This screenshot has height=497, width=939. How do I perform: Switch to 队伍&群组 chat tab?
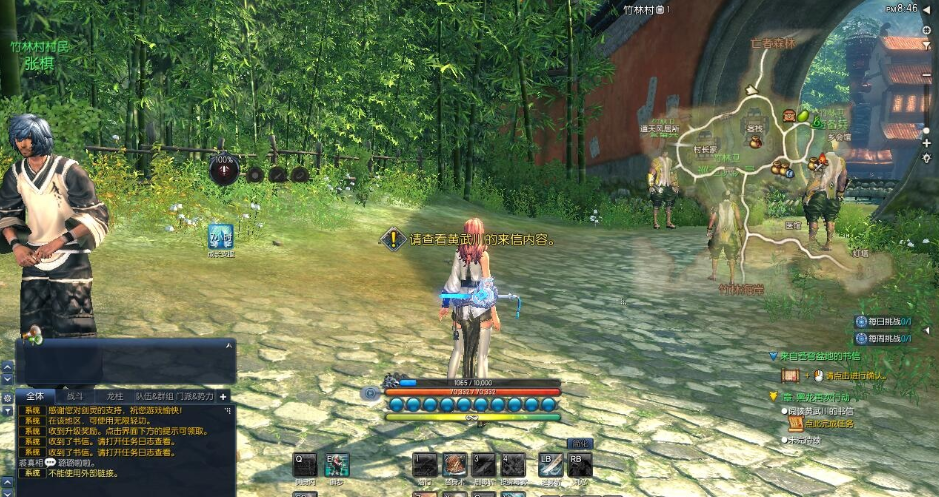[x=155, y=396]
